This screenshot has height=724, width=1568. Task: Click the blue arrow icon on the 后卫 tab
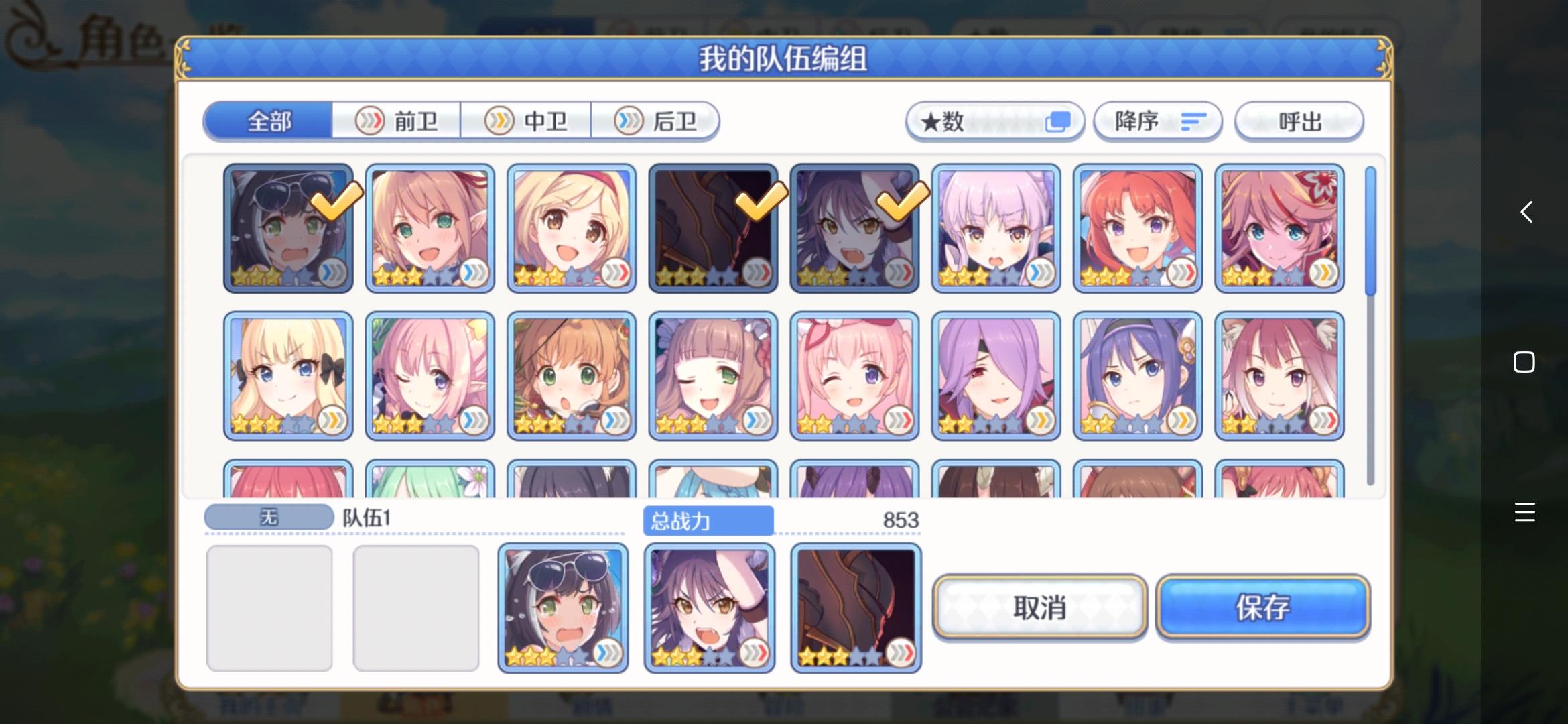click(x=628, y=121)
